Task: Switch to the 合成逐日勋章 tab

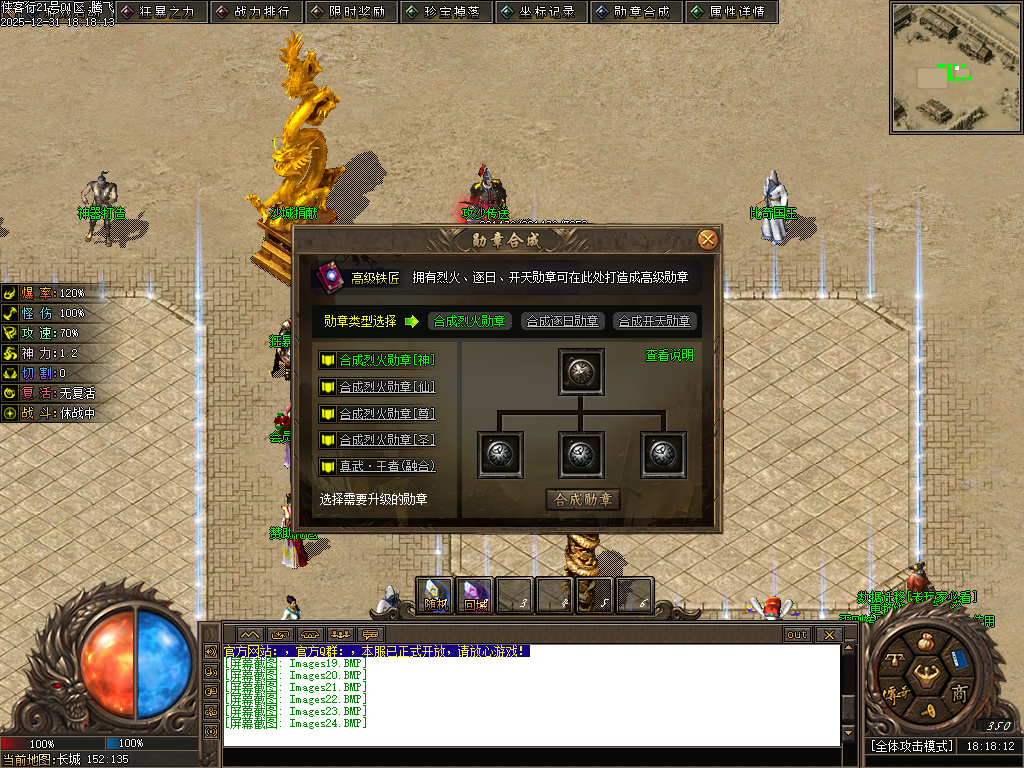Action: click(562, 321)
